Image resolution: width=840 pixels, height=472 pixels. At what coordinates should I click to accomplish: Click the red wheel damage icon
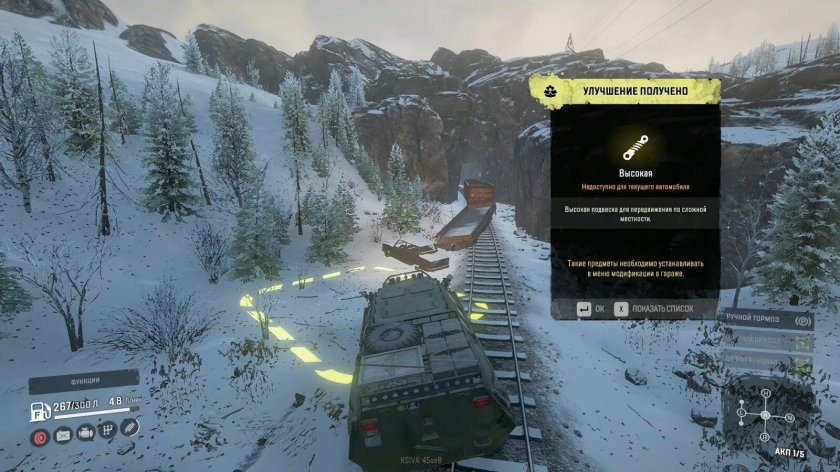point(40,435)
